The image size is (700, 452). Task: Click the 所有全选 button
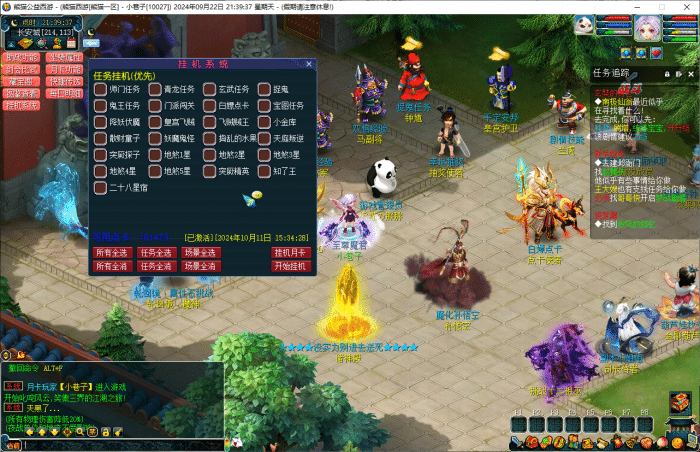pos(111,253)
